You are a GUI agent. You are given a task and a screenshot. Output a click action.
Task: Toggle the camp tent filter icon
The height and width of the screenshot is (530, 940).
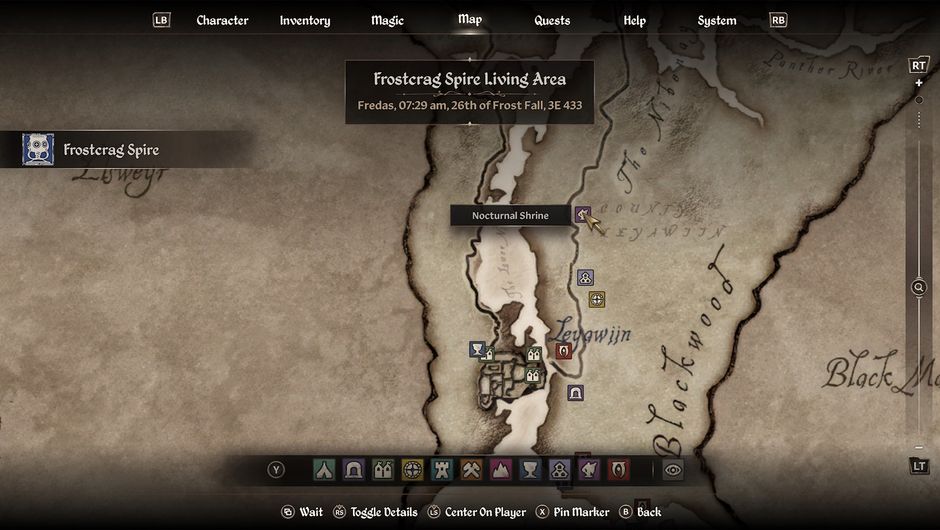pyautogui.click(x=324, y=469)
